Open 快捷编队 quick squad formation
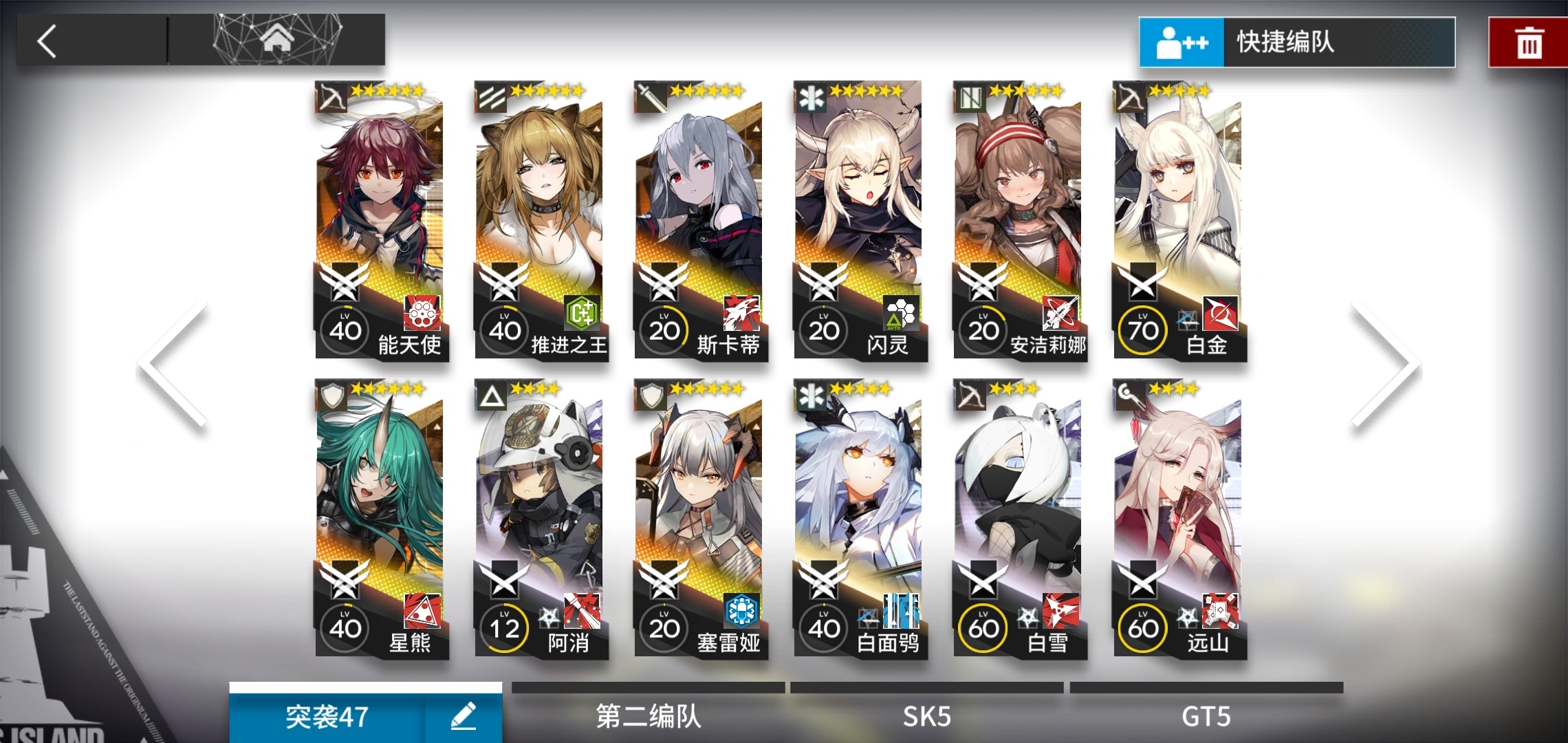This screenshot has height=743, width=1568. pos(1296,42)
